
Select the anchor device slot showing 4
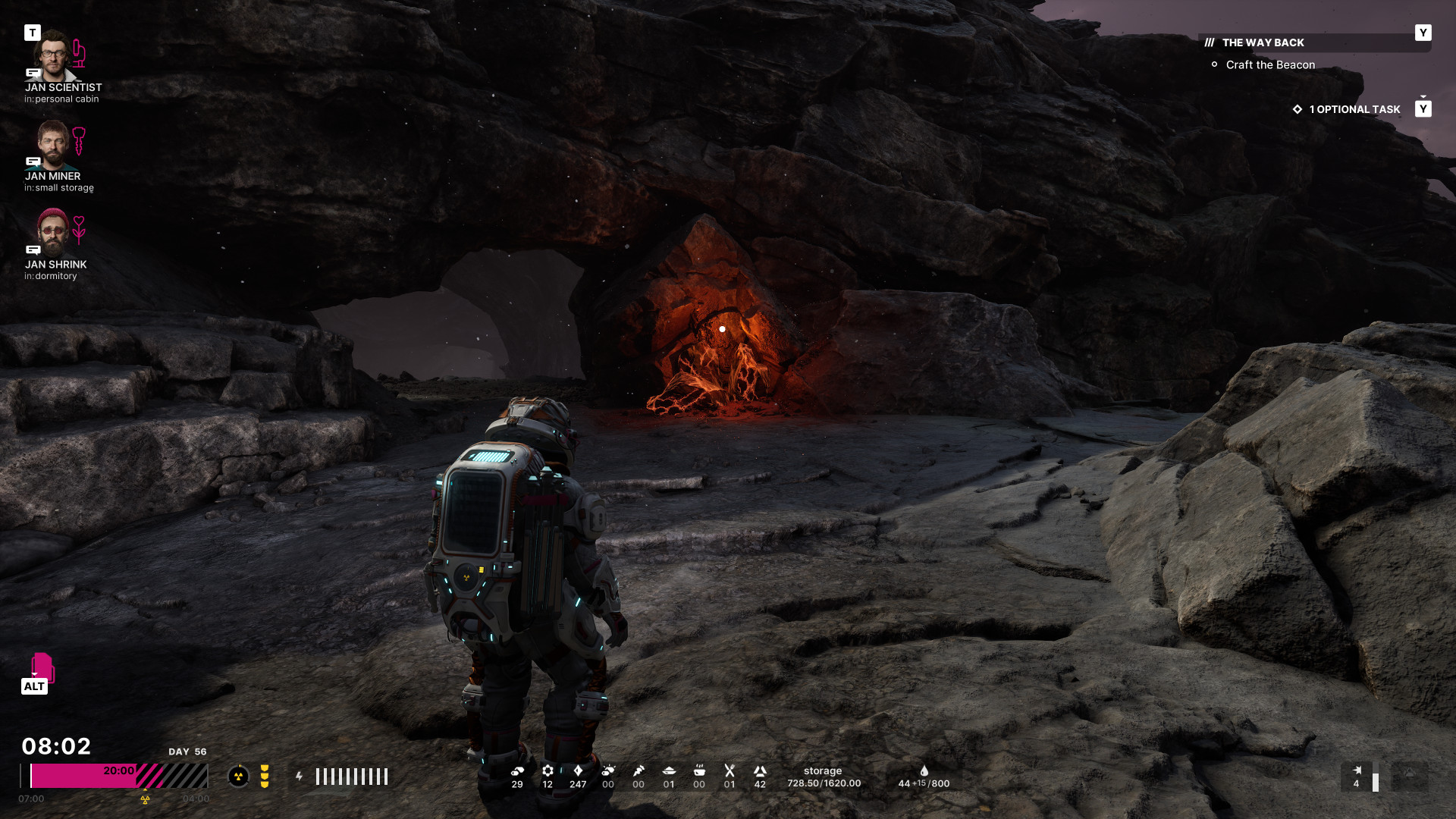(x=1357, y=776)
